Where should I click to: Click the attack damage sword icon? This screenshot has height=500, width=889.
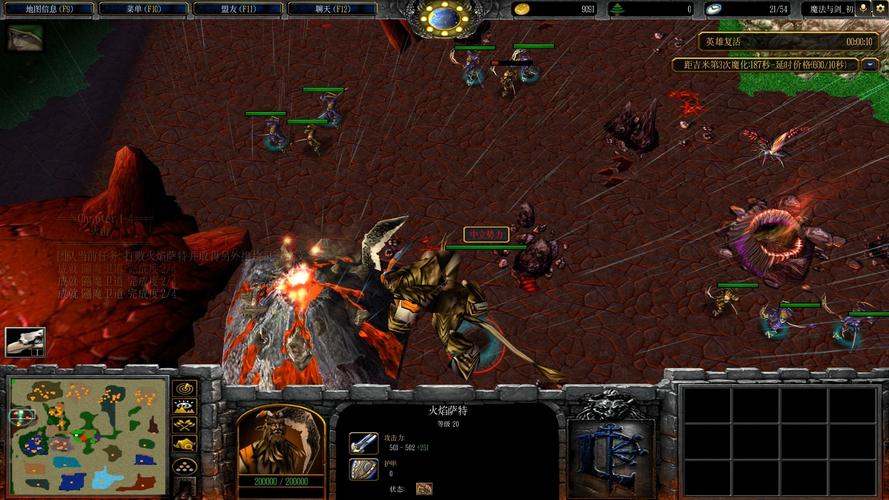pyautogui.click(x=363, y=443)
